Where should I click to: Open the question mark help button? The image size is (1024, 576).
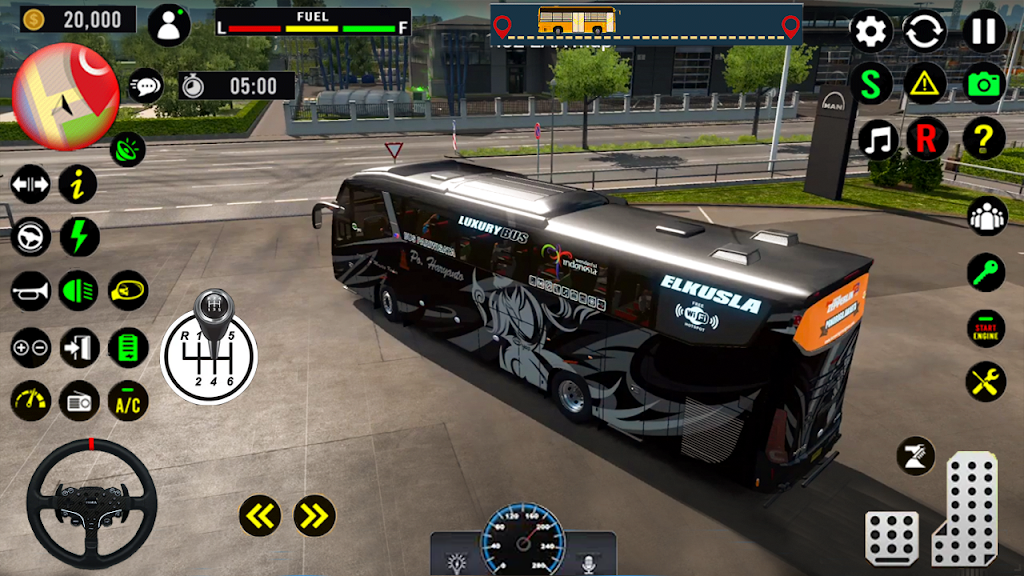point(984,139)
